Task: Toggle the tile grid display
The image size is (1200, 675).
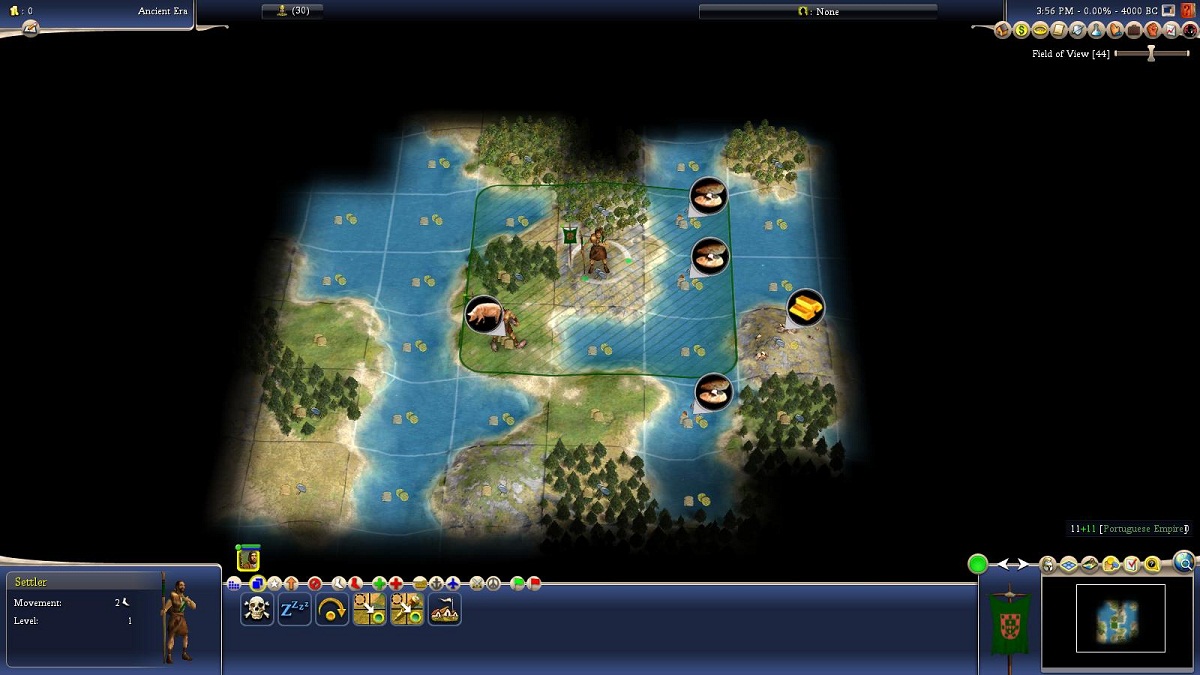Action: click(1068, 565)
